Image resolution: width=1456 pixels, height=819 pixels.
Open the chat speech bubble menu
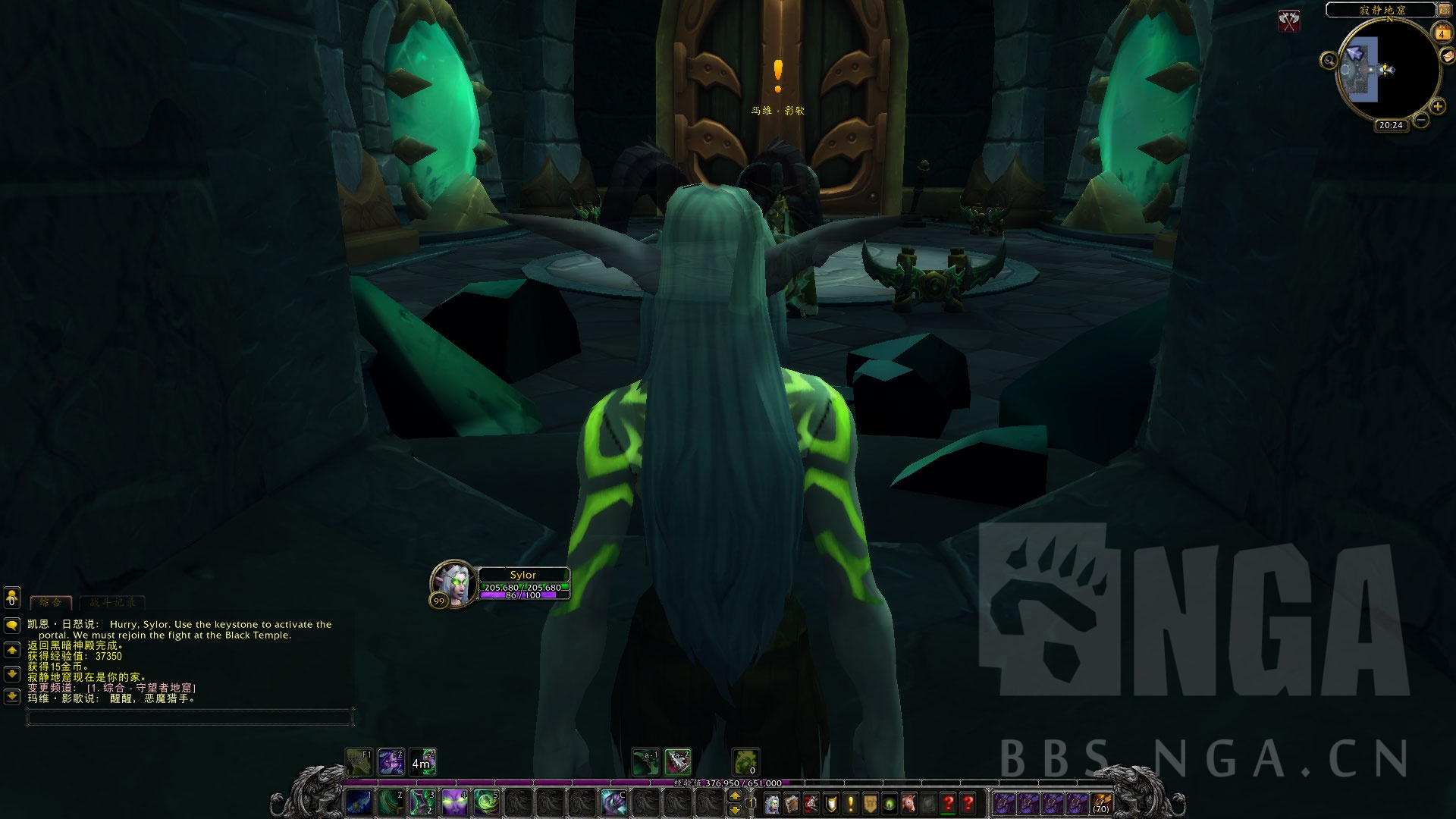[x=11, y=625]
